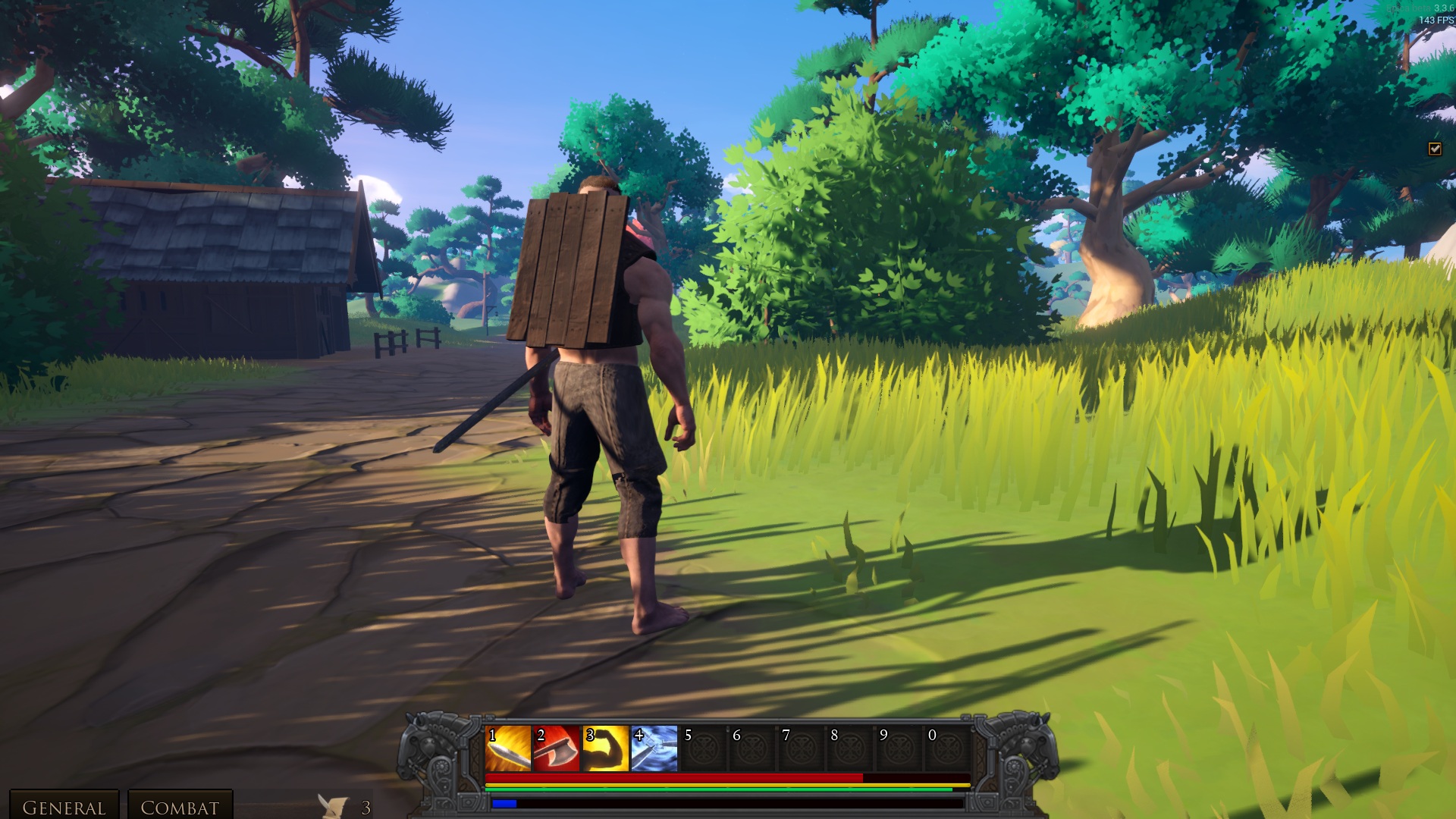Viewport: 1456px width, 819px height.
Task: Switch to the General chat tab
Action: point(64,806)
